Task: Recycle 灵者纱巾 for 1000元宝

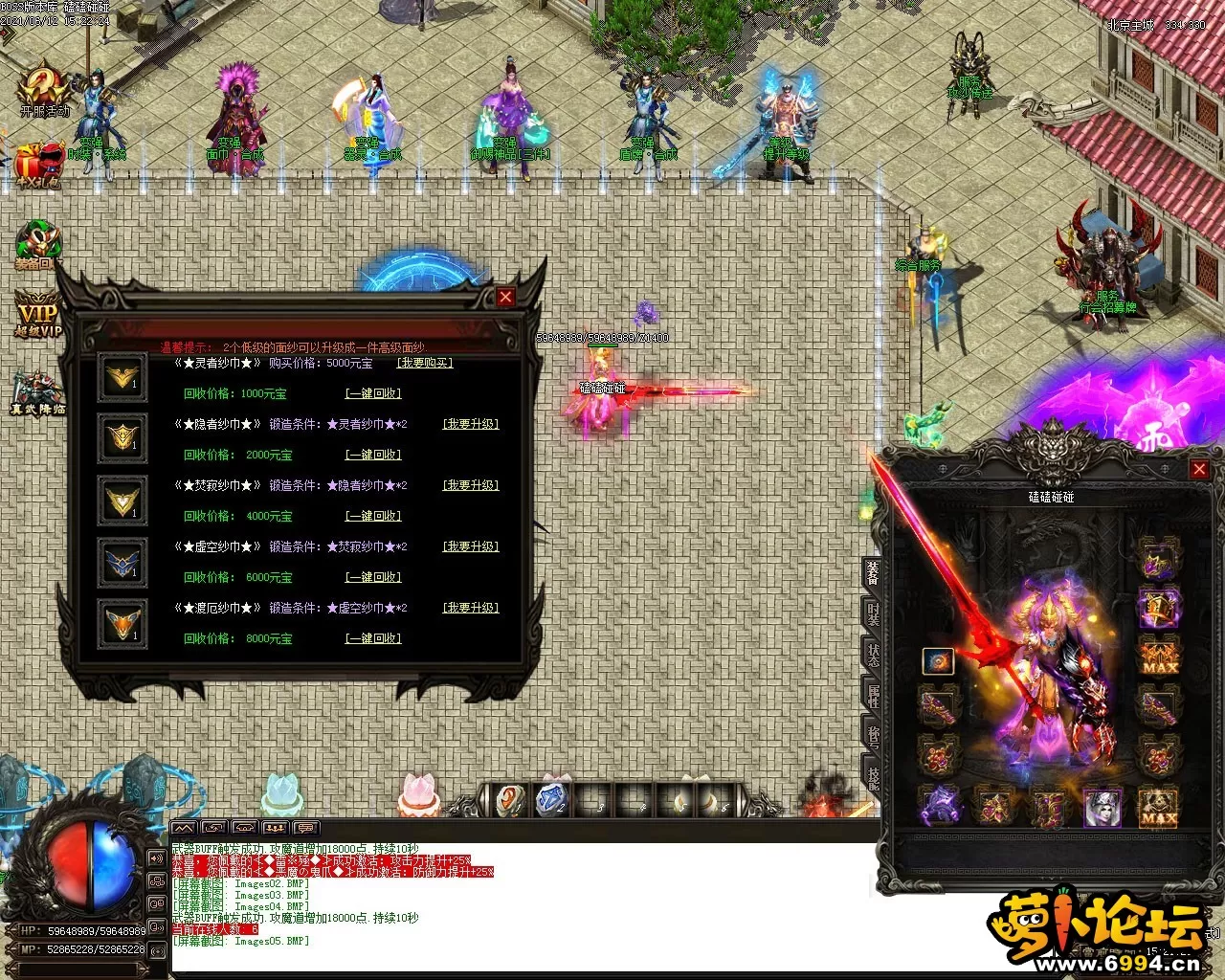Action: (x=372, y=393)
